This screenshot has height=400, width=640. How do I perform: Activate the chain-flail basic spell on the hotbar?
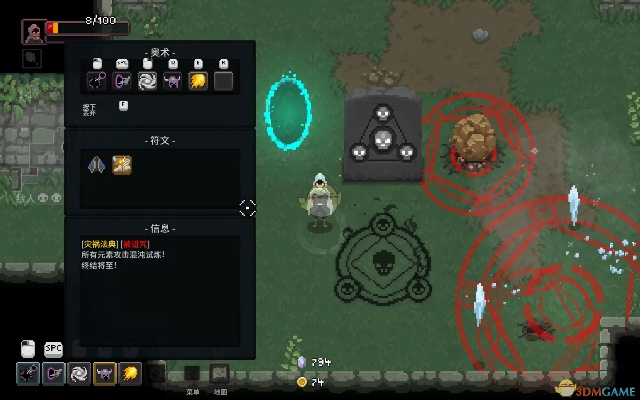point(26,374)
